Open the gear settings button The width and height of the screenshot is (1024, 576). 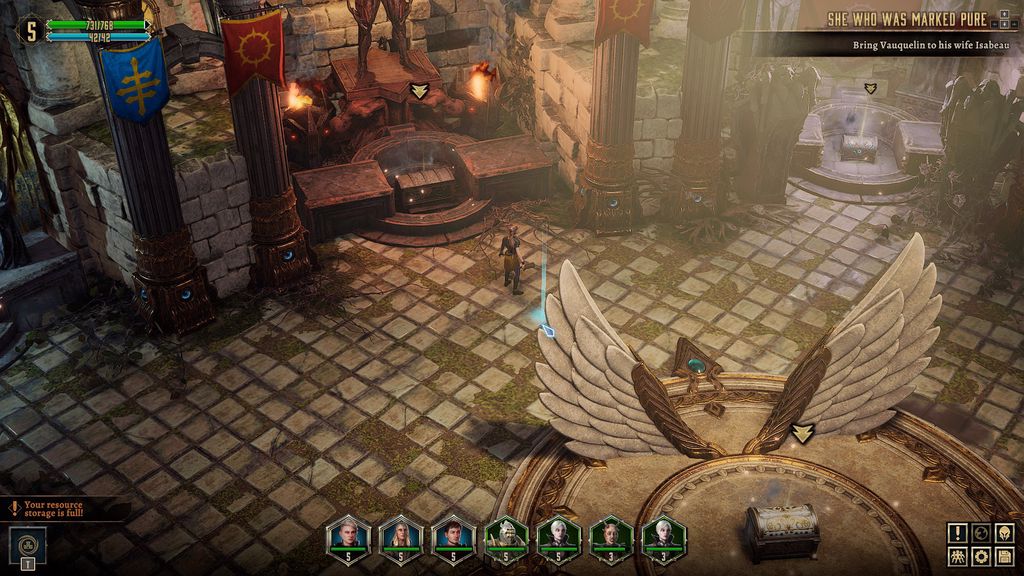(x=981, y=556)
